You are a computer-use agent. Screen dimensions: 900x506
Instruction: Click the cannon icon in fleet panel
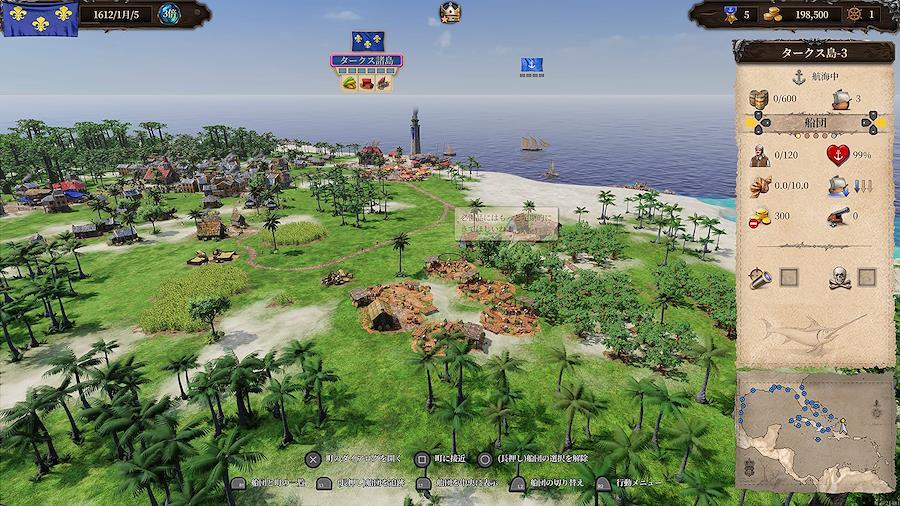(836, 215)
